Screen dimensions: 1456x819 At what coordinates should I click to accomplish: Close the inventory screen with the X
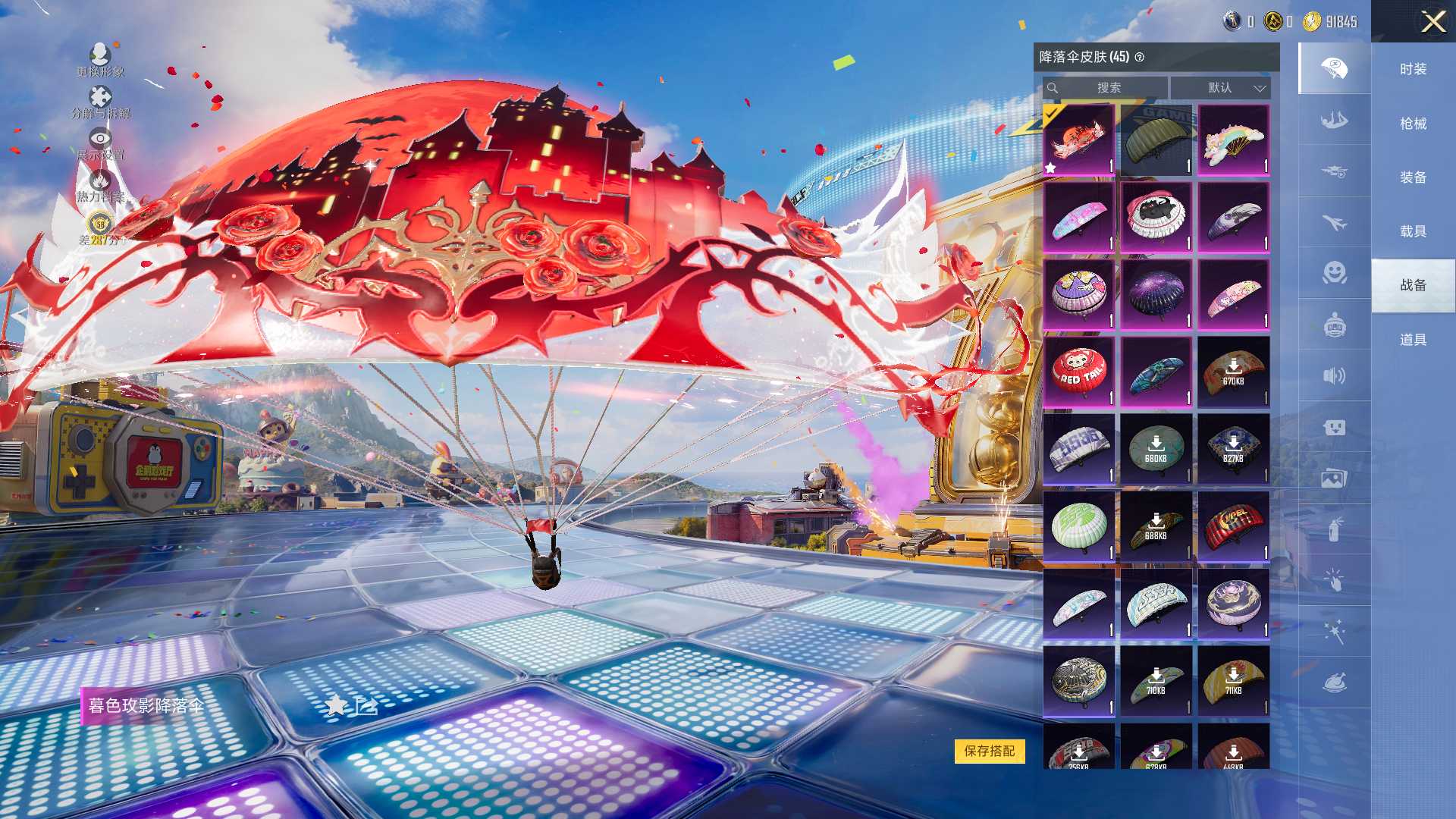pos(1432,21)
